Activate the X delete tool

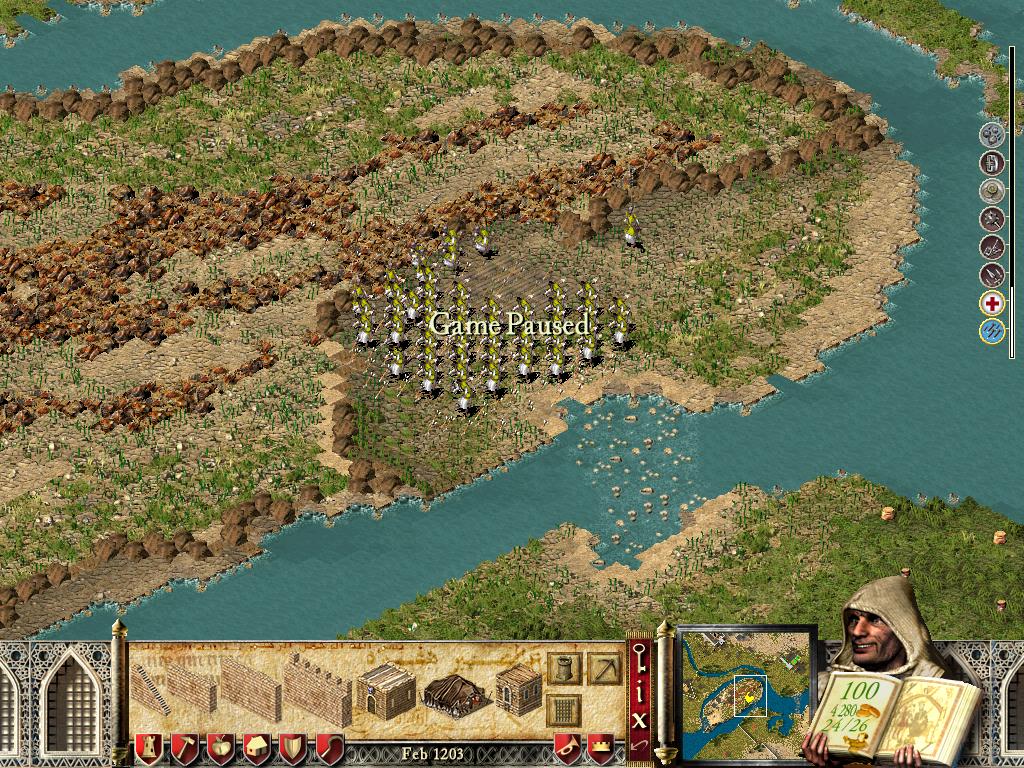coord(639,716)
